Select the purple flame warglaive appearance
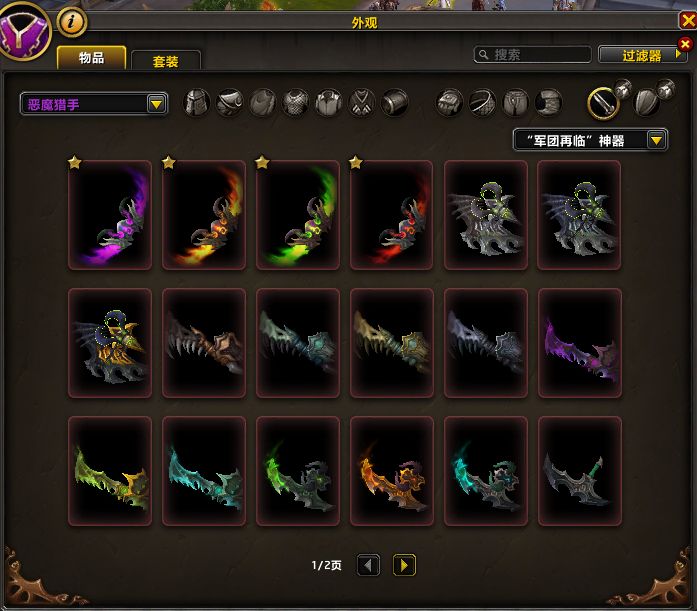Viewport: 697px width, 611px height. click(110, 215)
